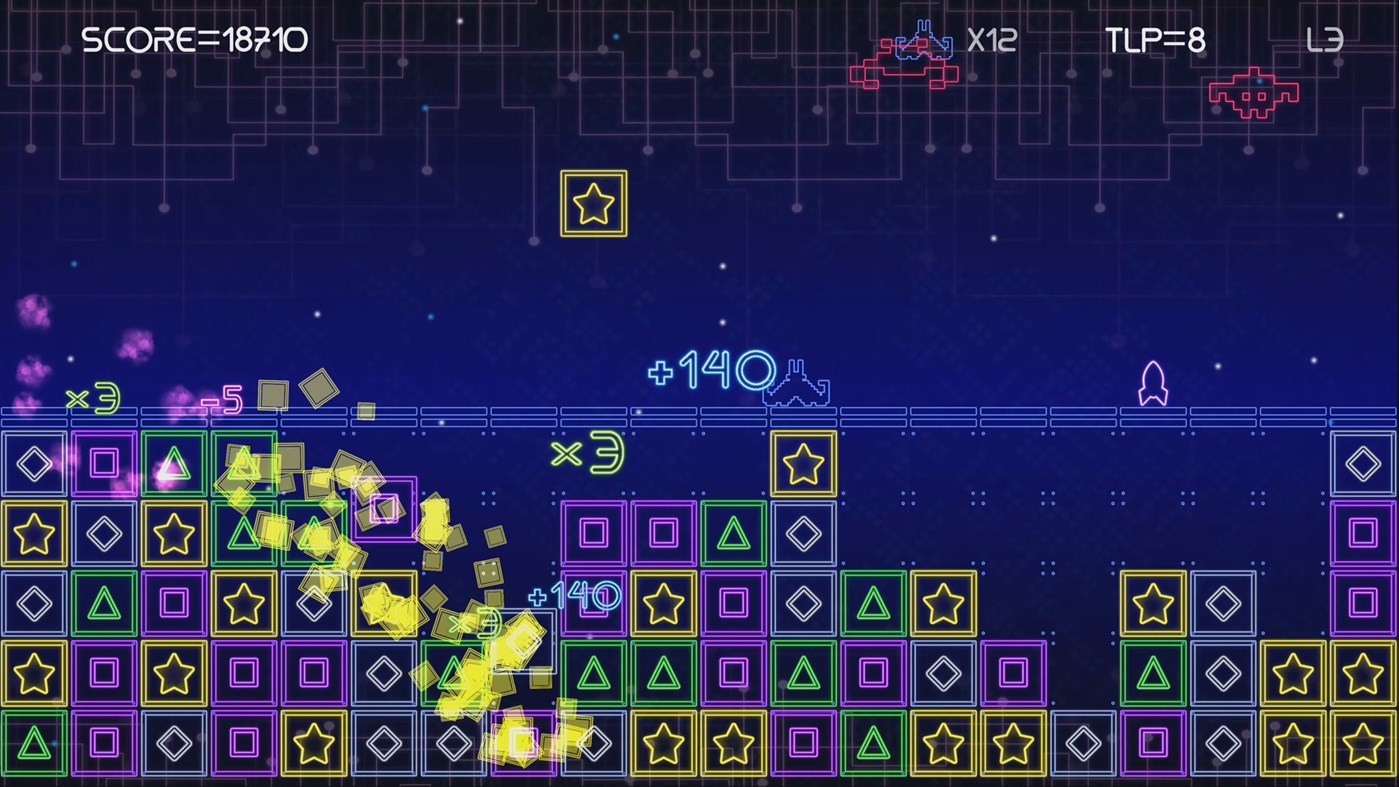The image size is (1399, 787).
Task: Click the X12 ship counter label
Action: (x=991, y=40)
